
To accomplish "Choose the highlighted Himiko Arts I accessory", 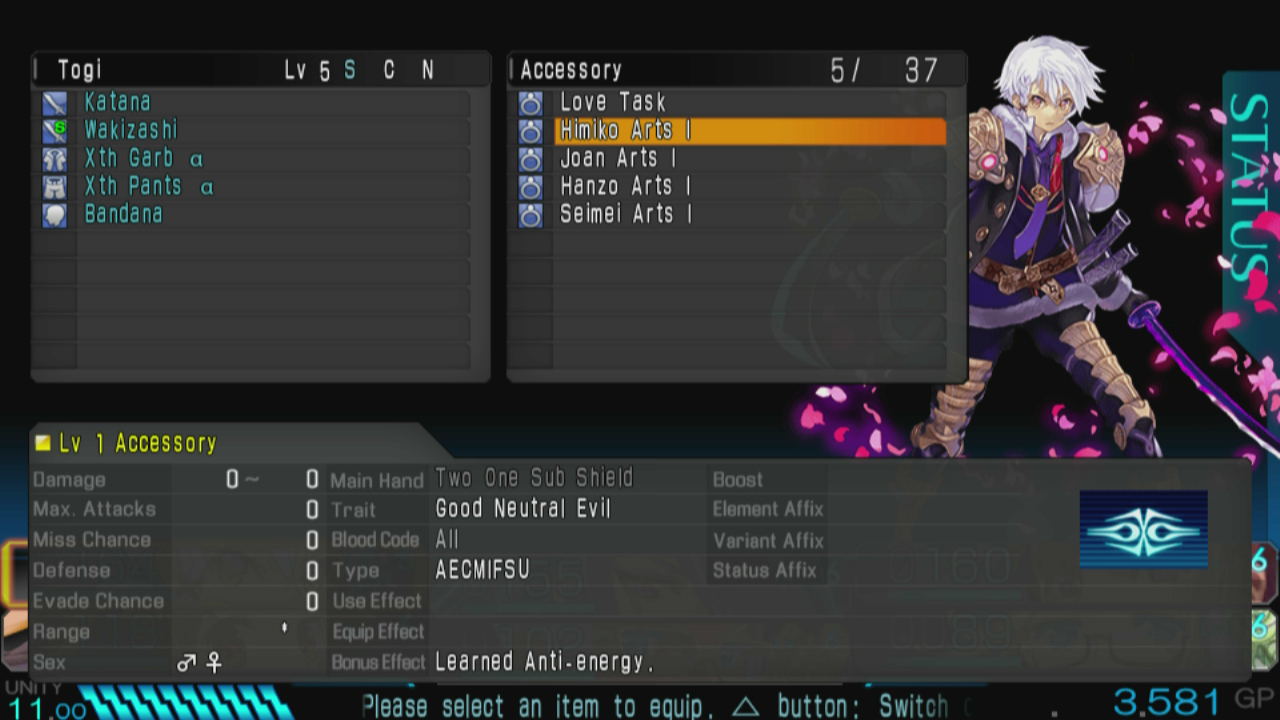I will pos(625,131).
